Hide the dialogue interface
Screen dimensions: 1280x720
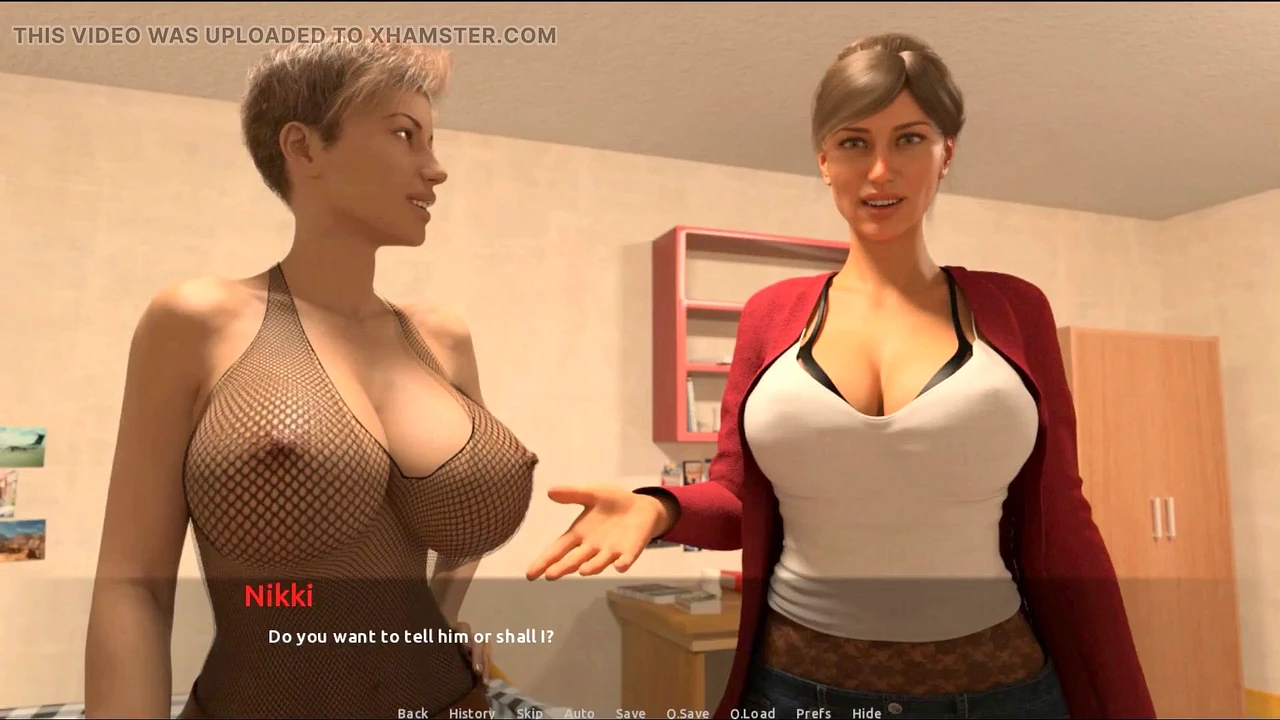866,713
